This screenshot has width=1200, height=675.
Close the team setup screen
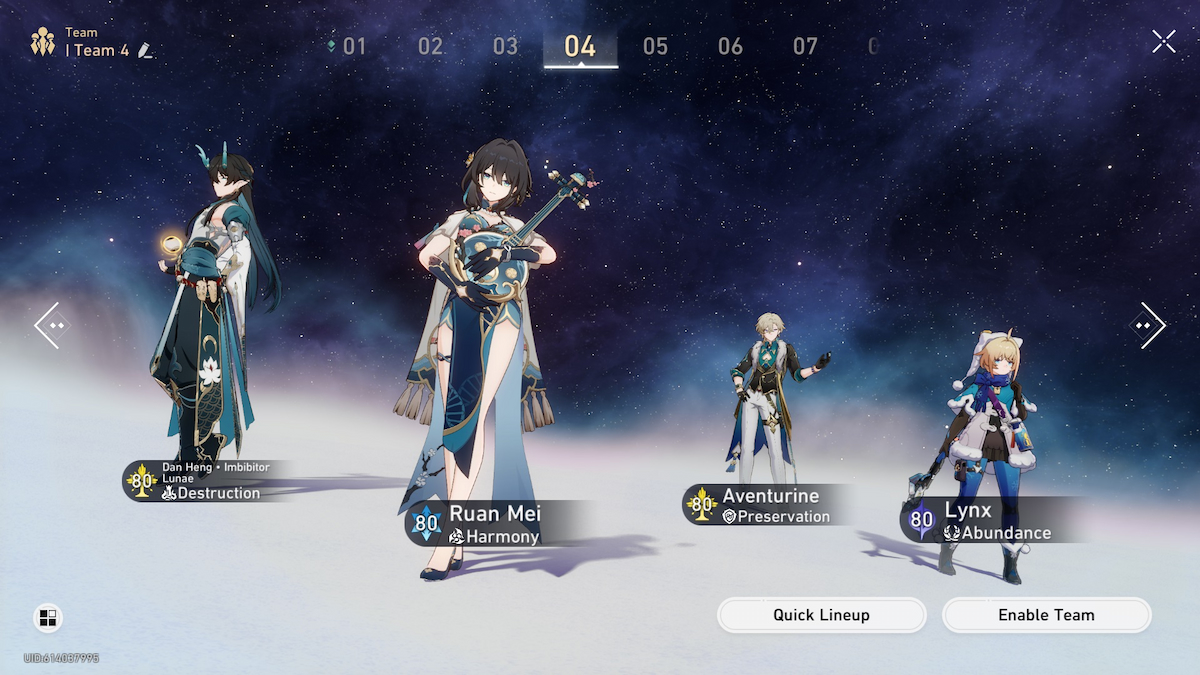coord(1163,41)
